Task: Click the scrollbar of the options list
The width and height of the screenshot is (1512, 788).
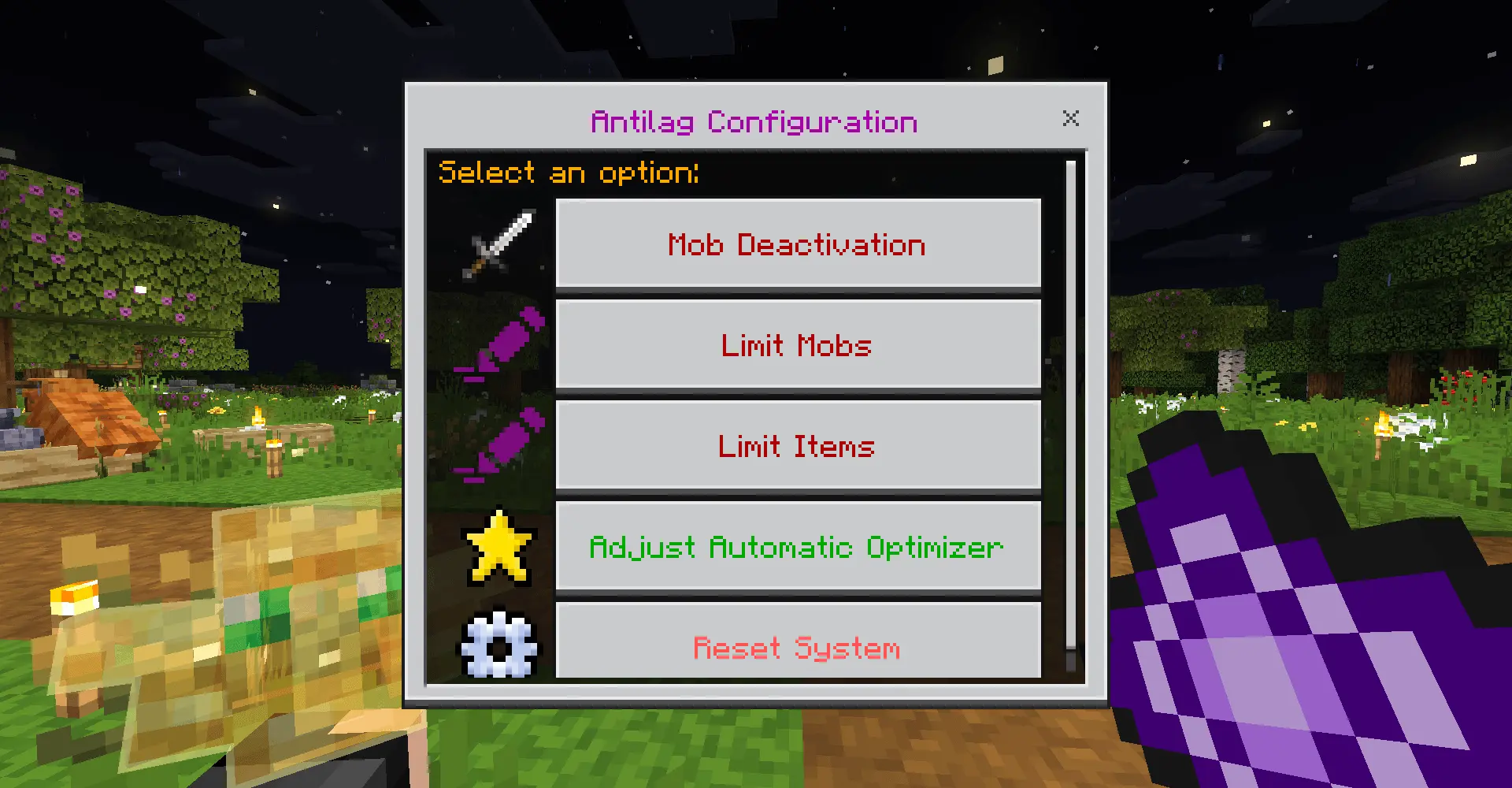Action: 1070,402
